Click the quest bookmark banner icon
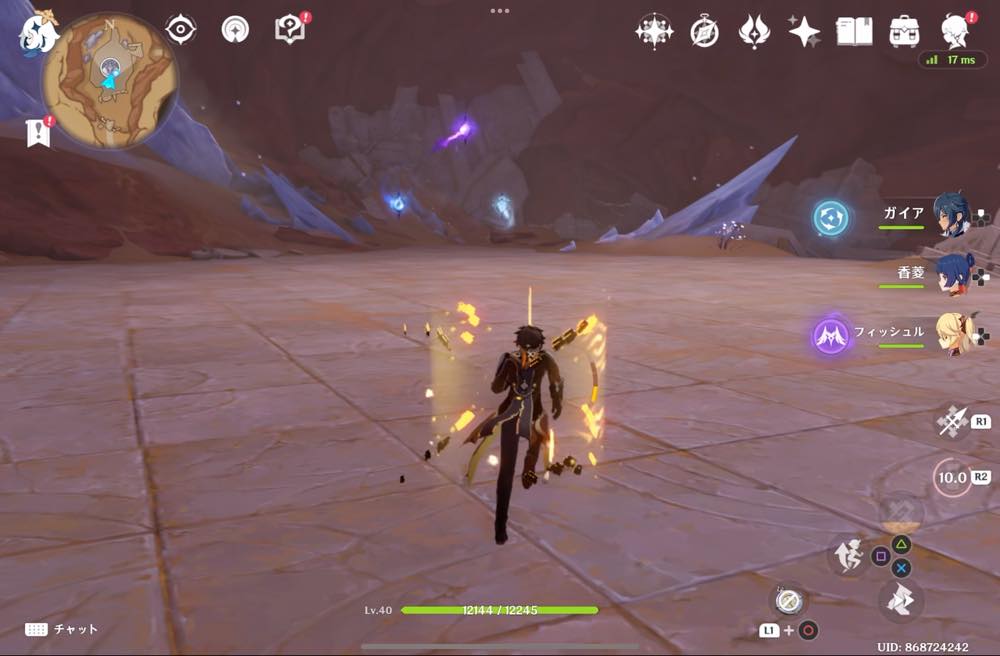 [x=38, y=132]
